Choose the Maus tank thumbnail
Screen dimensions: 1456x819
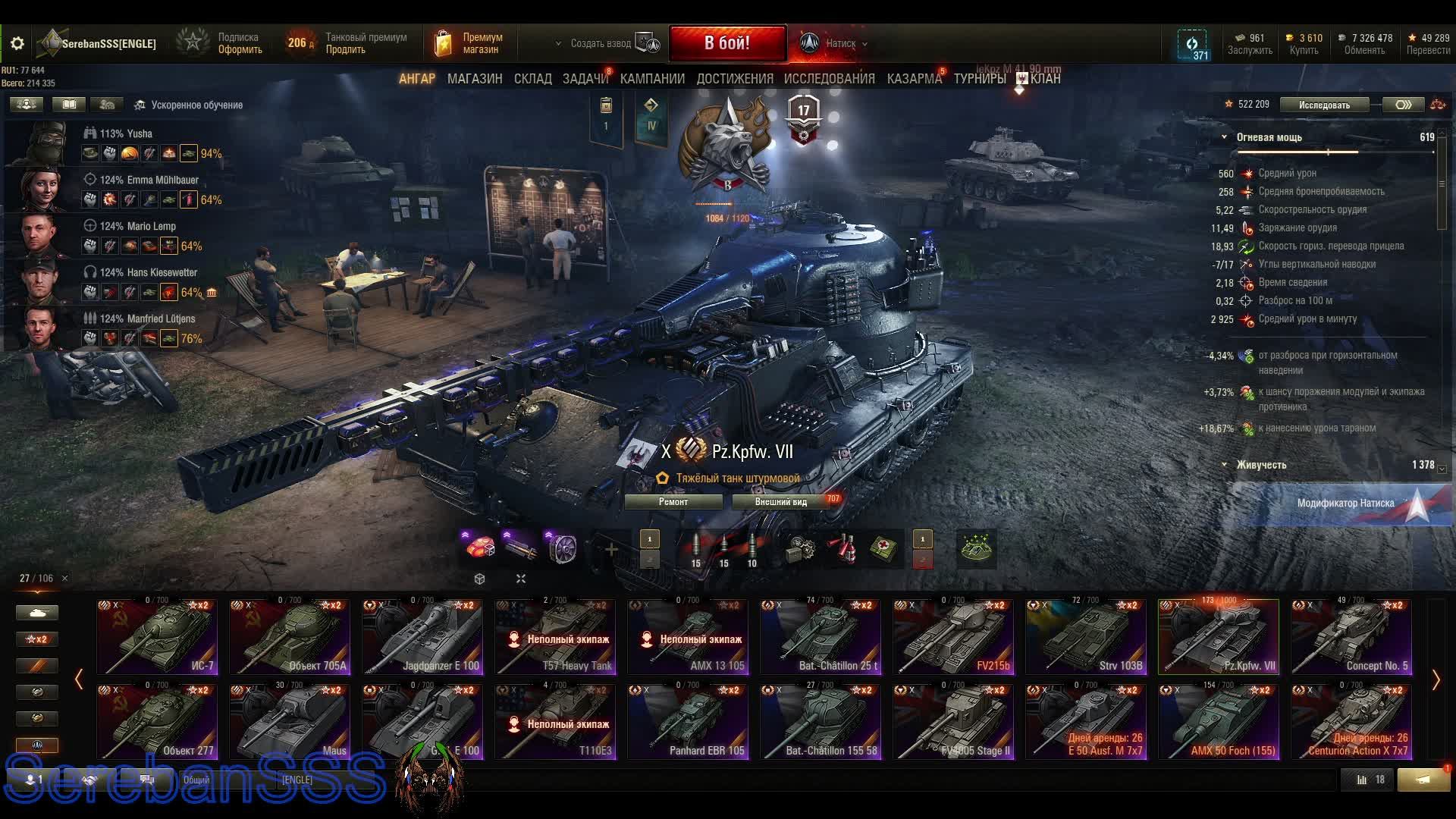[x=290, y=722]
